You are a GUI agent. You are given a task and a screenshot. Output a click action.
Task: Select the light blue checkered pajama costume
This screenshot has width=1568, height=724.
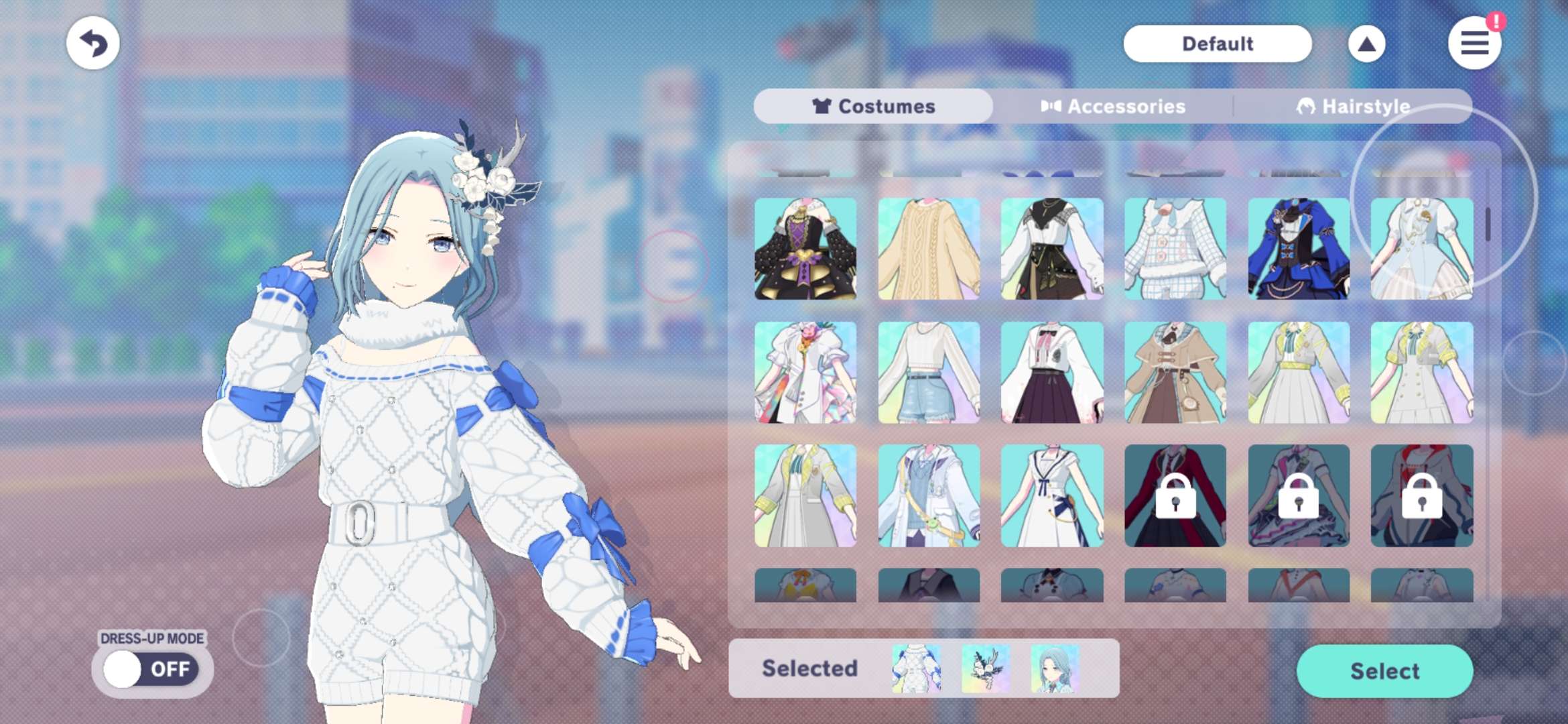pyautogui.click(x=1175, y=249)
